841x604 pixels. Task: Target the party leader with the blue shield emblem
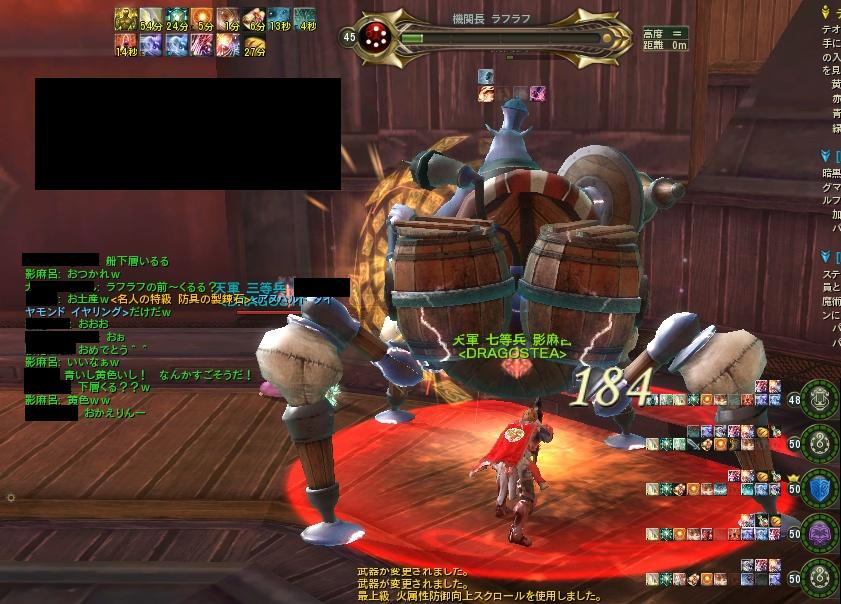[821, 490]
